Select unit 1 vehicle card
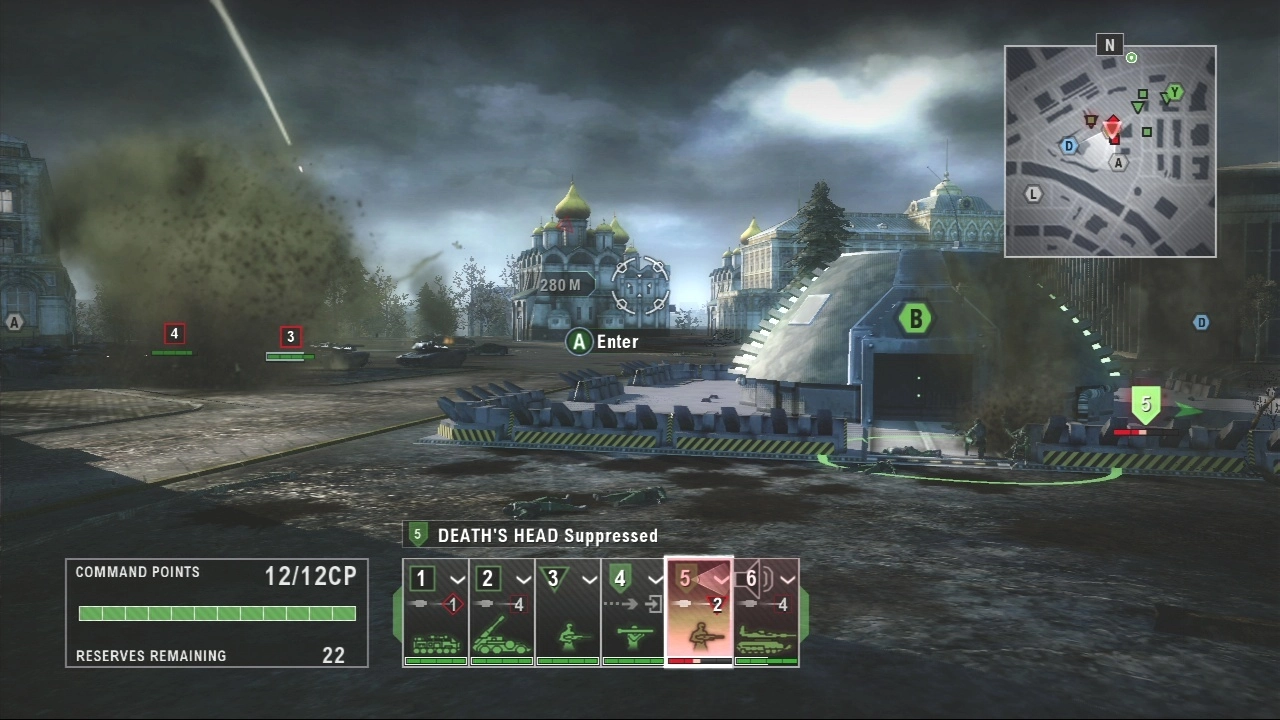1280x720 pixels. (x=435, y=612)
